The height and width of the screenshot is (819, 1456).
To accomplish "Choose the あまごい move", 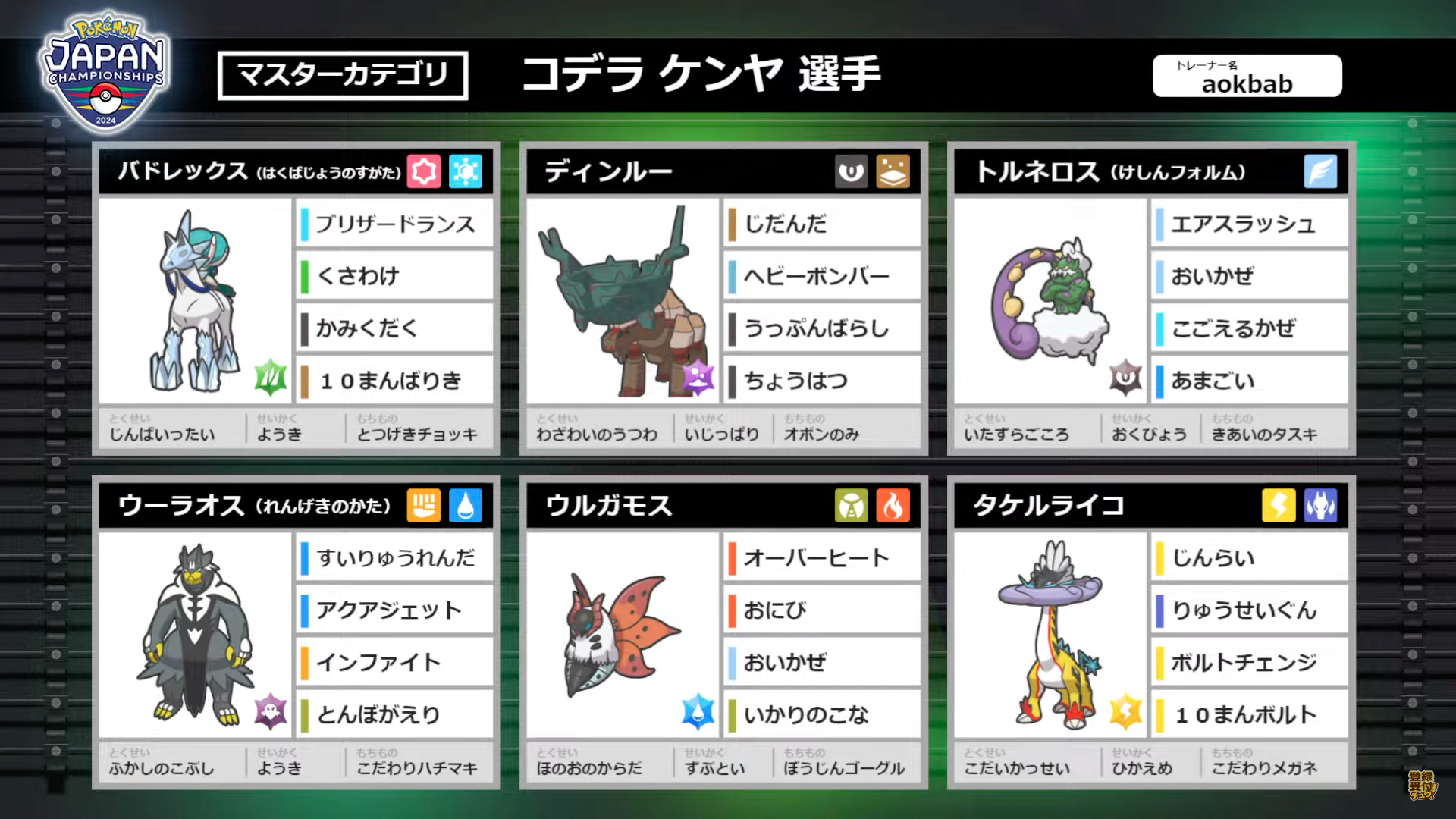I will point(1249,381).
